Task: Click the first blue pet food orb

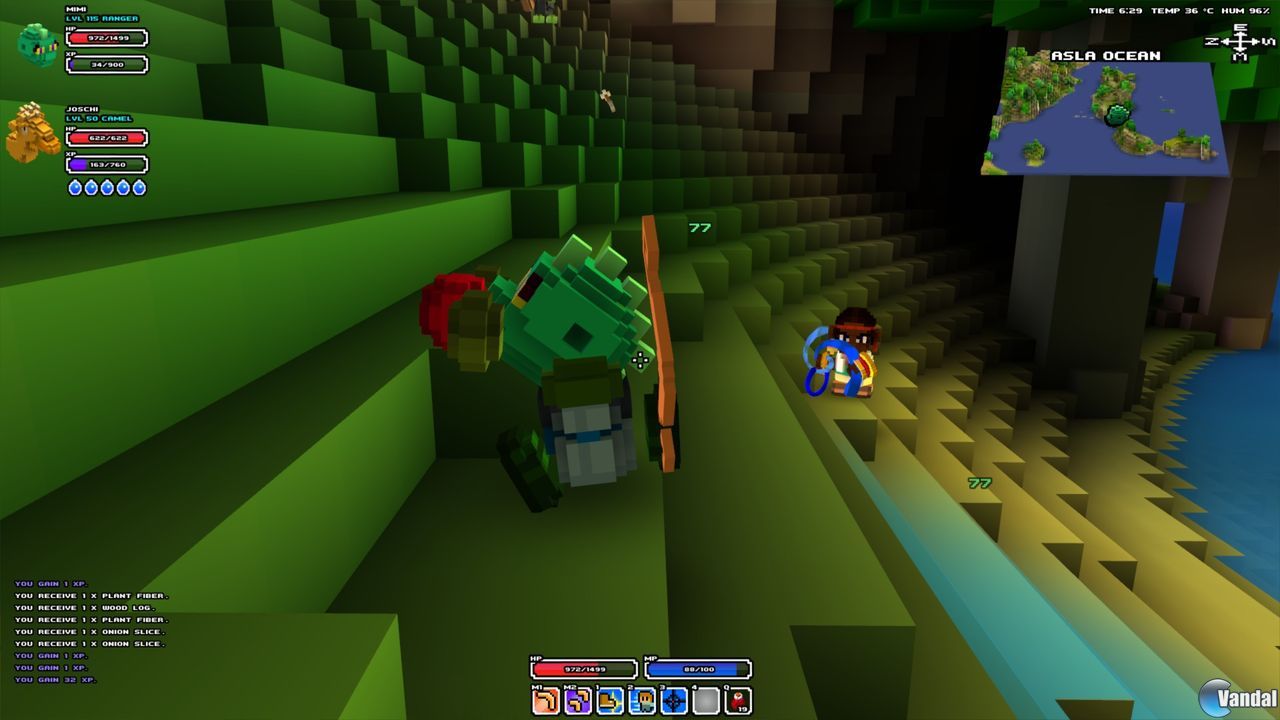Action: [74, 186]
